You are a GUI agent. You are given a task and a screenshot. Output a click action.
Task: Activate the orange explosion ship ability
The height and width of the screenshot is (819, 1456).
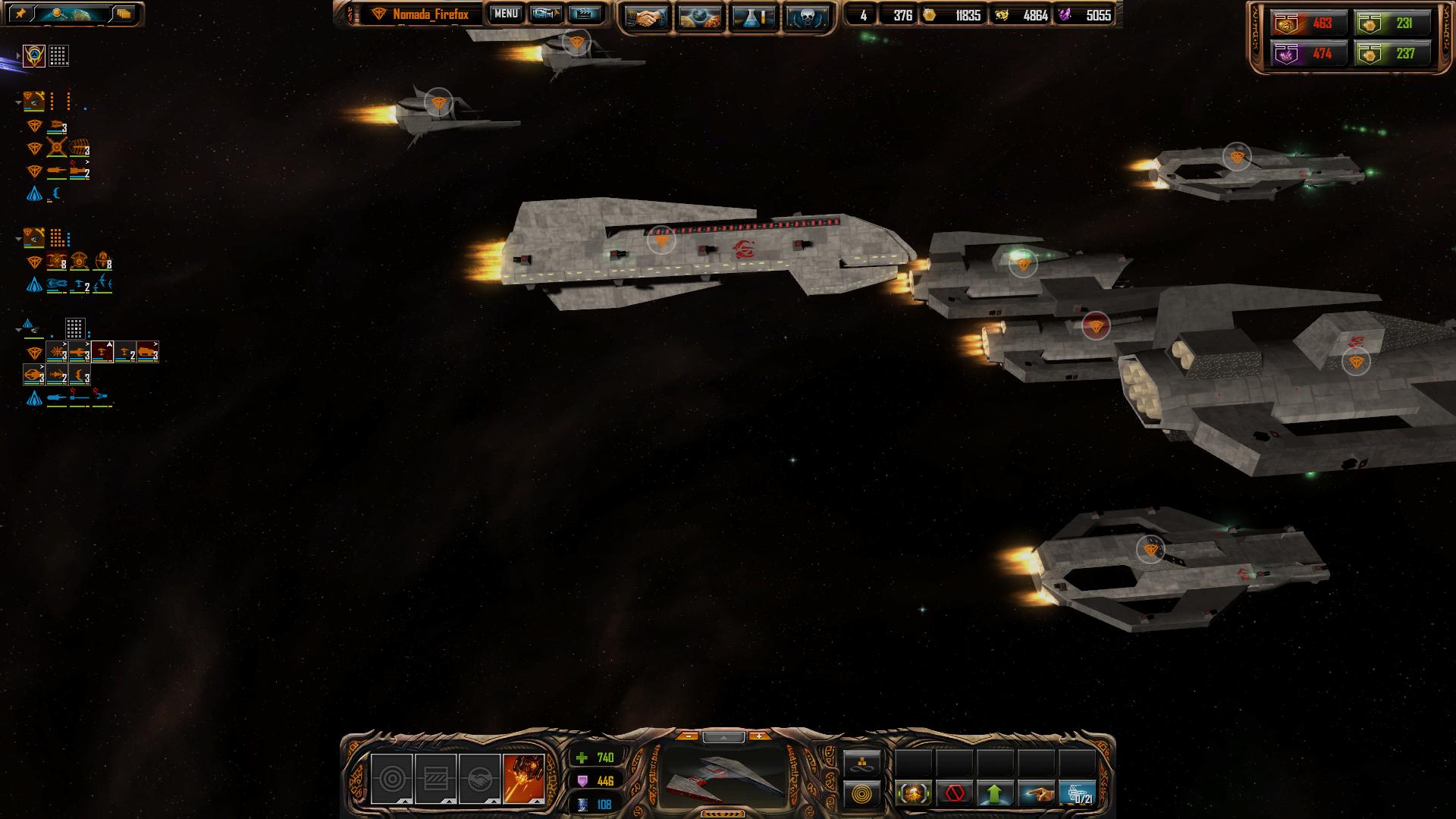pos(523,778)
